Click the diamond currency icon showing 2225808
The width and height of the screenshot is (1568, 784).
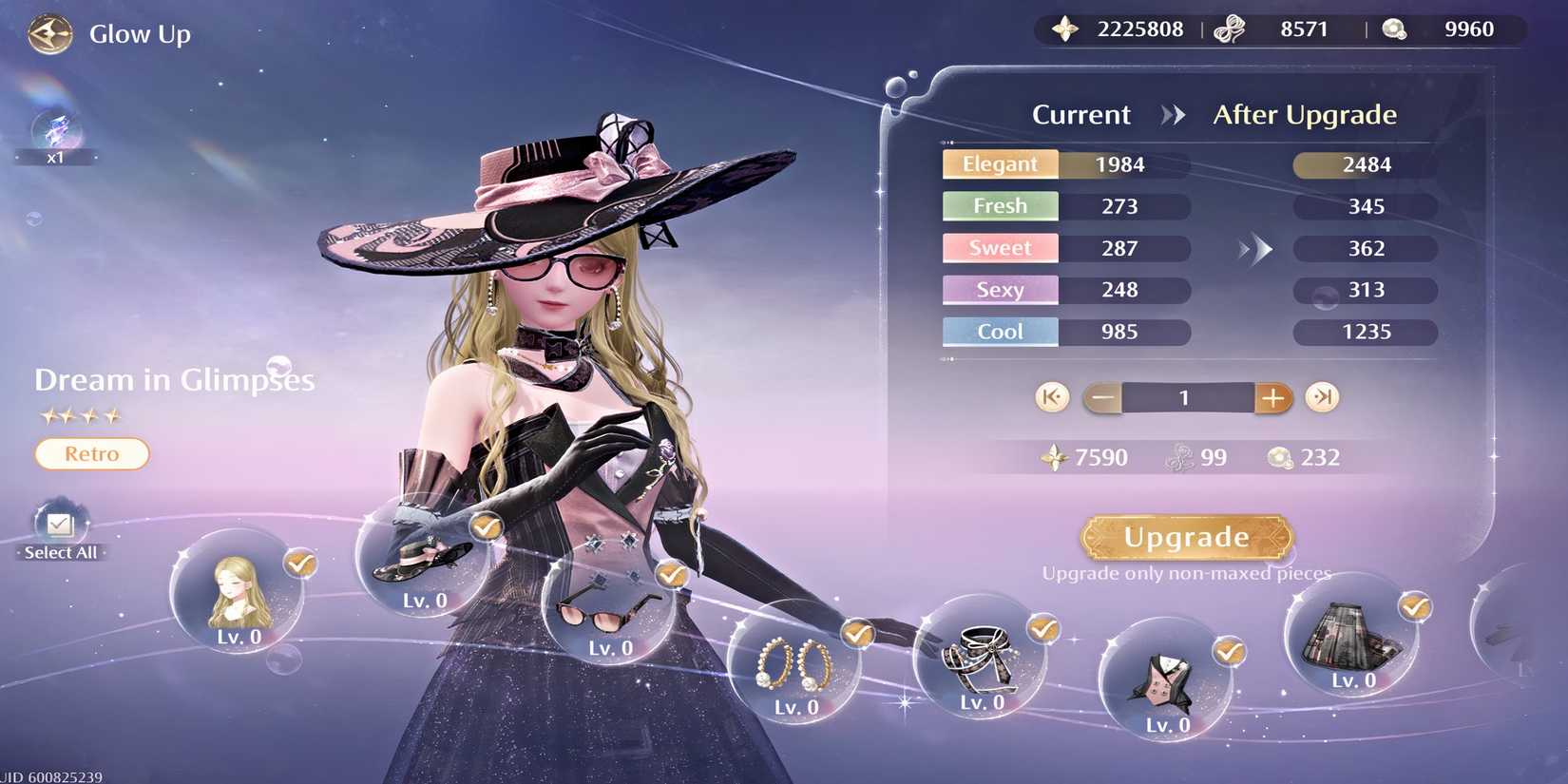pos(1064,29)
